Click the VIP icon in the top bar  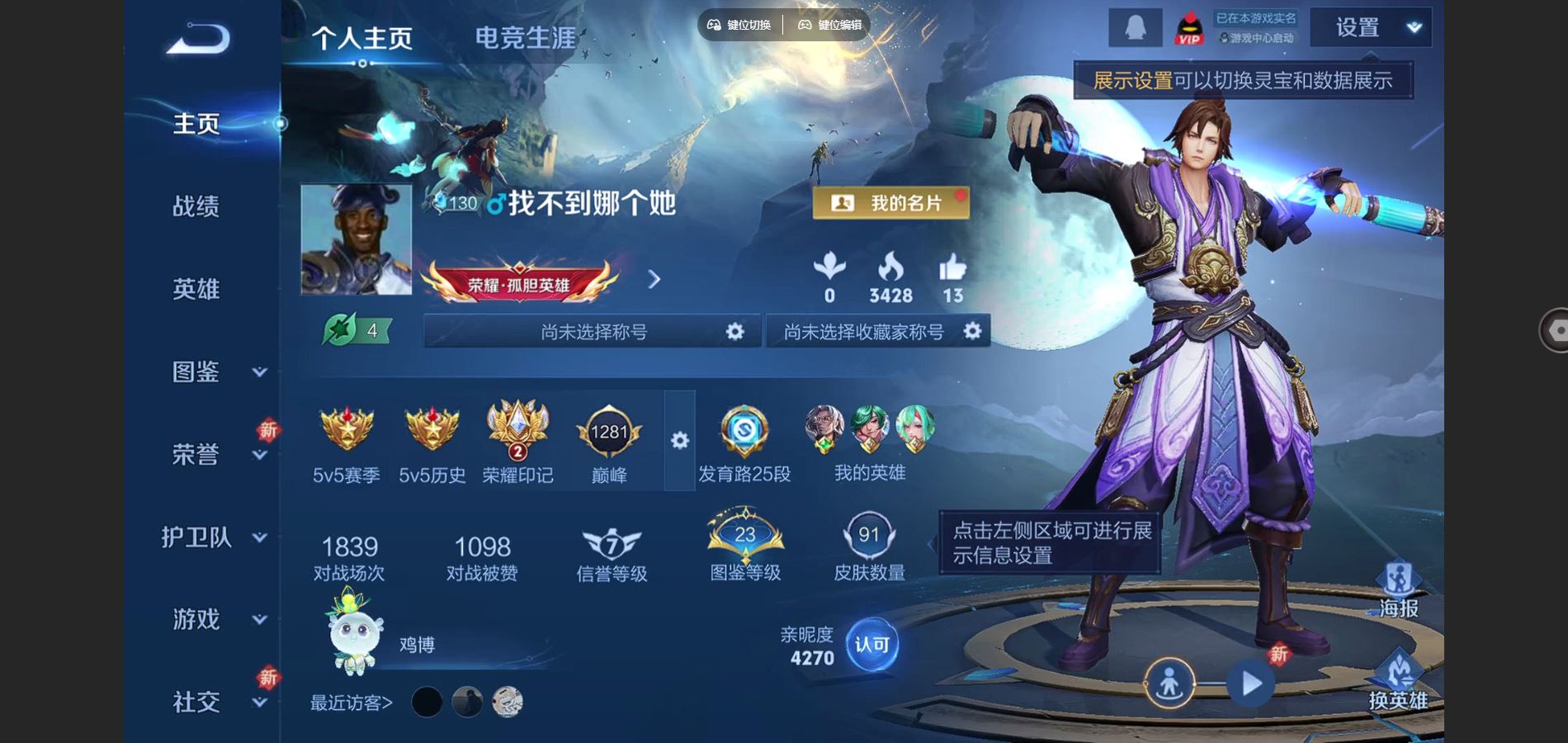pos(1189,27)
